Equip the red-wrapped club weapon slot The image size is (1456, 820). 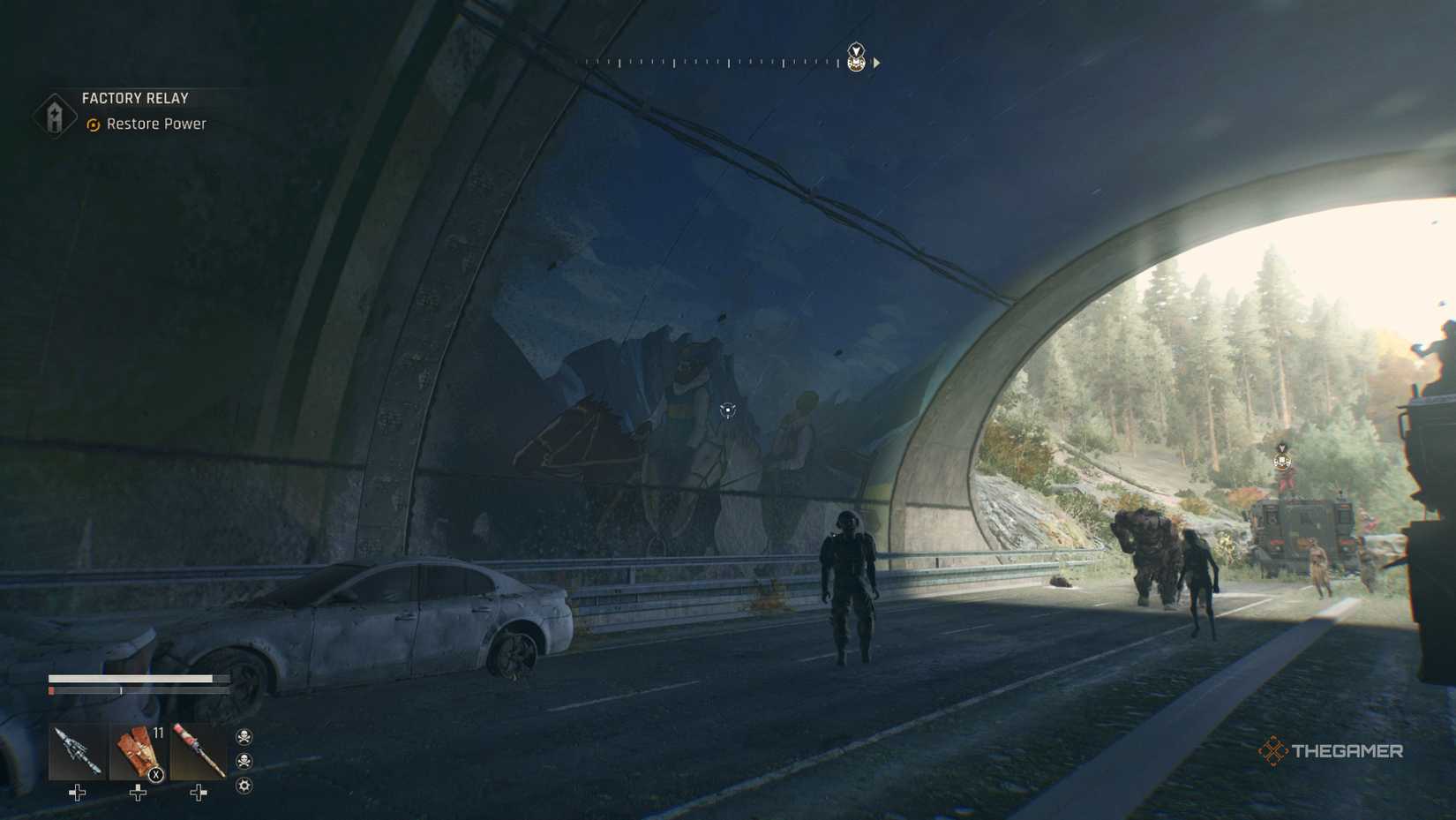click(x=198, y=752)
